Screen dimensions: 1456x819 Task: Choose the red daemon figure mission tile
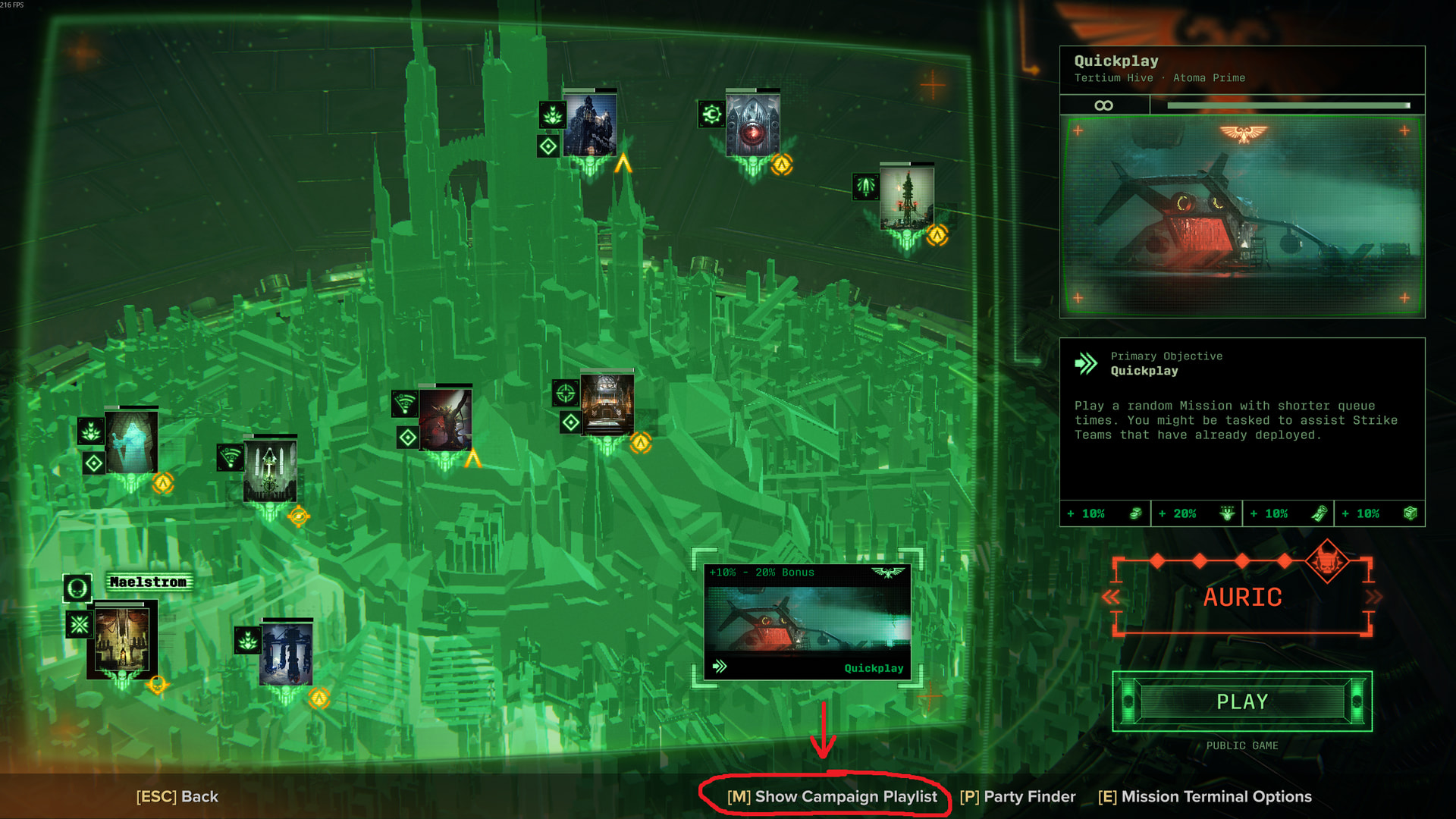pos(445,418)
